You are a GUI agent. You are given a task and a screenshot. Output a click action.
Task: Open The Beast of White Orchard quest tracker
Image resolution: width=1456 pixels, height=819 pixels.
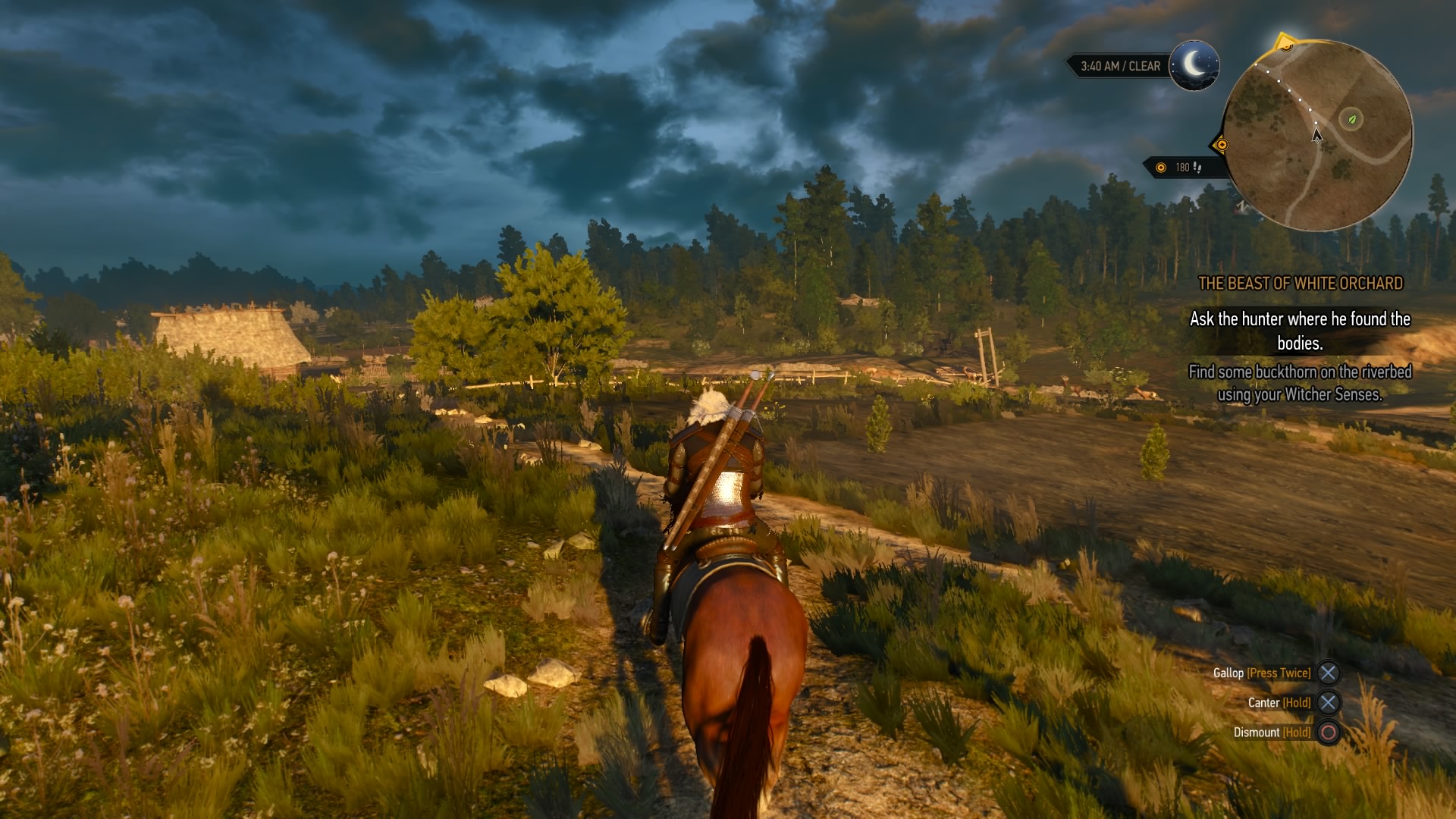pos(1300,284)
